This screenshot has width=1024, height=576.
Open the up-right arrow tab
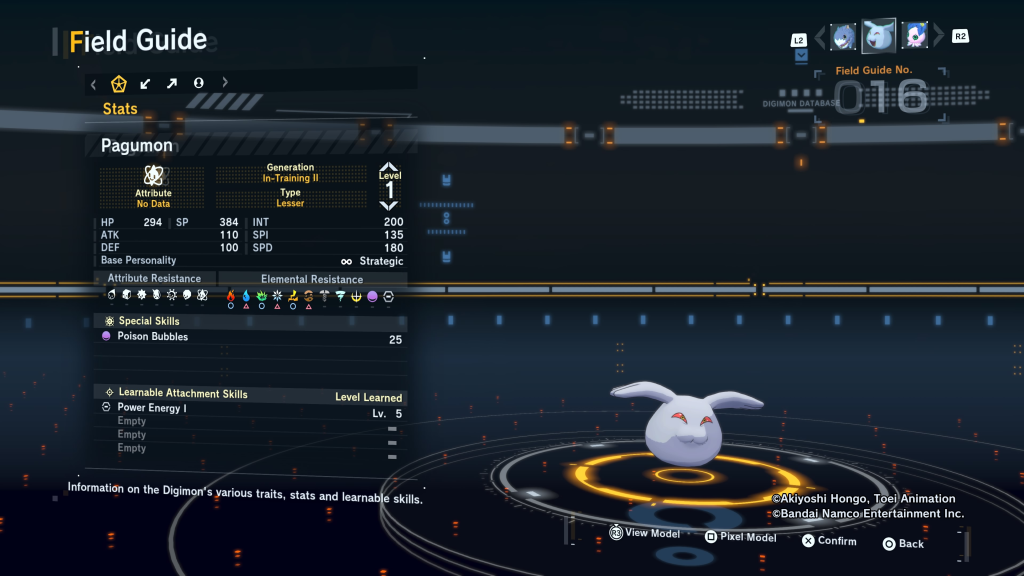172,83
